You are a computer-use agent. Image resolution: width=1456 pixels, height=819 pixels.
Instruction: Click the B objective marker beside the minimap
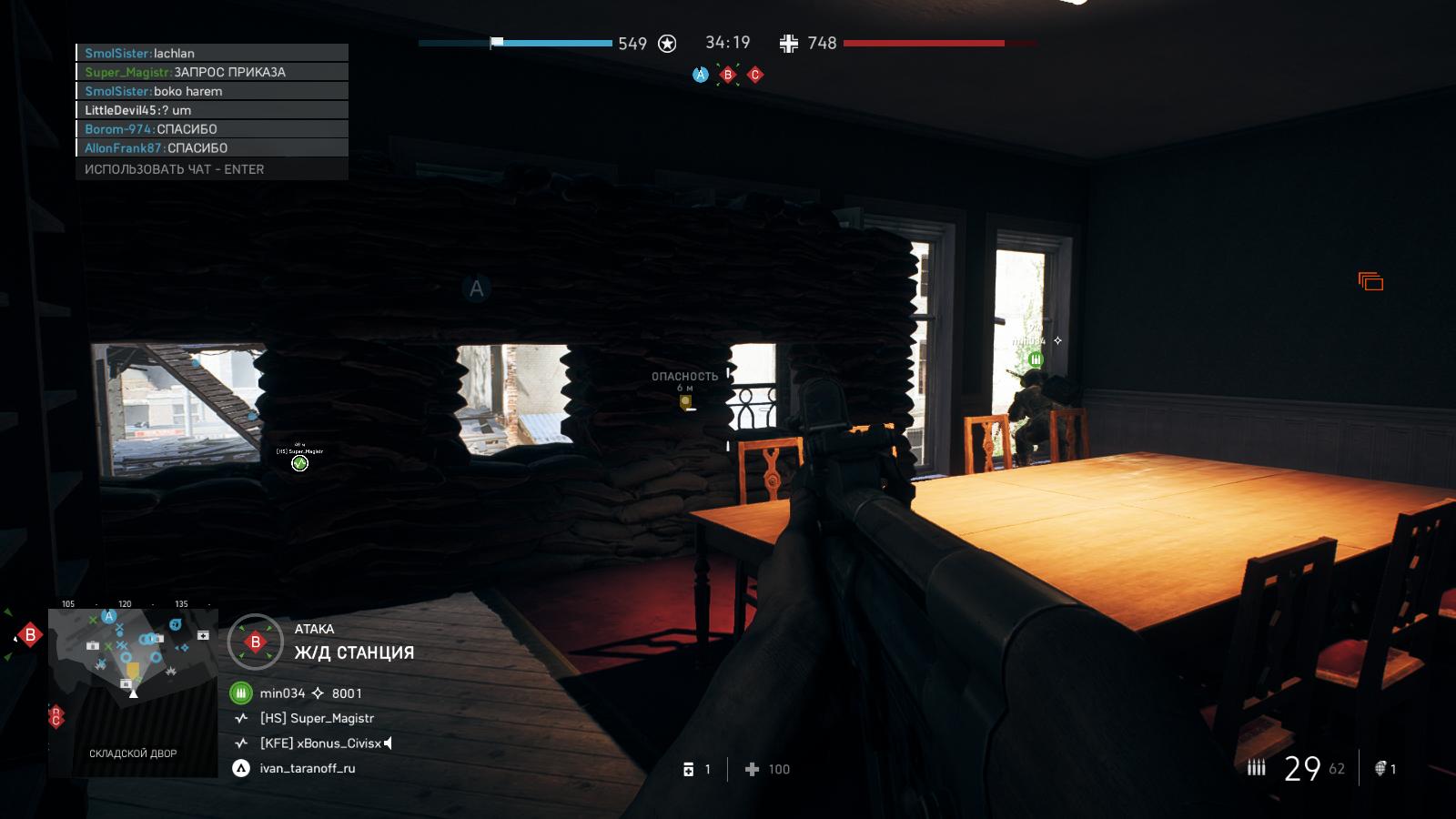pos(30,634)
